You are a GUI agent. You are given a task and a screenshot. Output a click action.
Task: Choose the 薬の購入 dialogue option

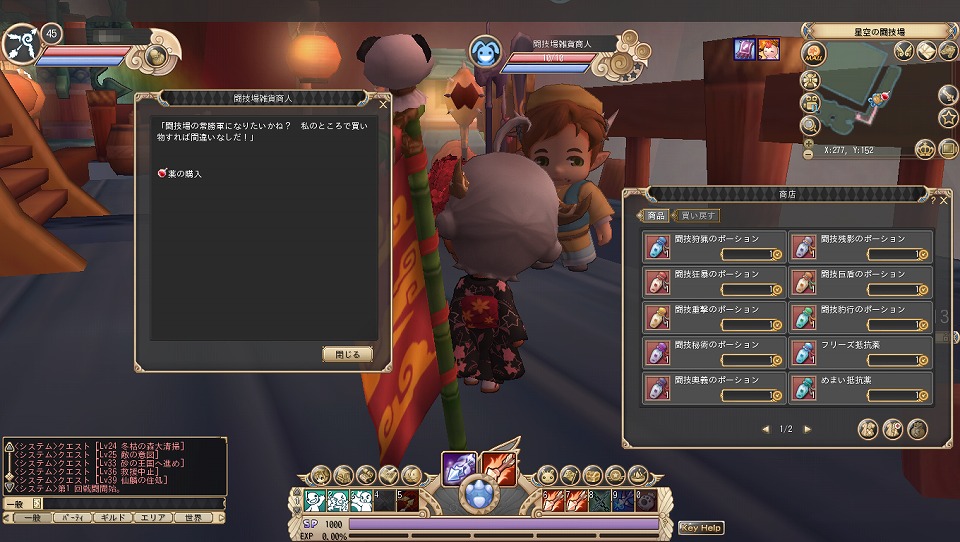click(x=181, y=174)
